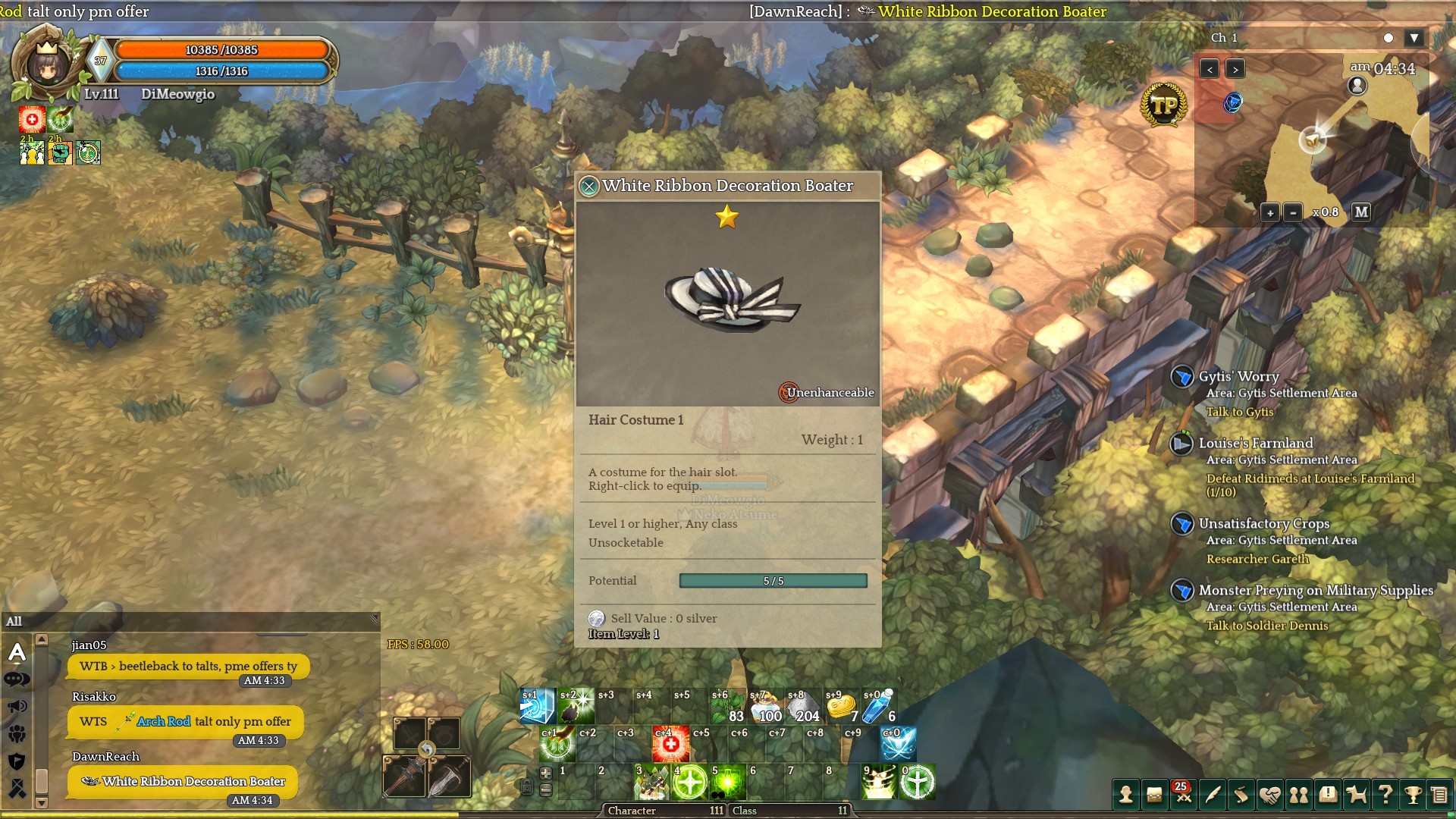Click the Arch Rod item link in chat
Screen dimensions: 1456x819
point(163,722)
